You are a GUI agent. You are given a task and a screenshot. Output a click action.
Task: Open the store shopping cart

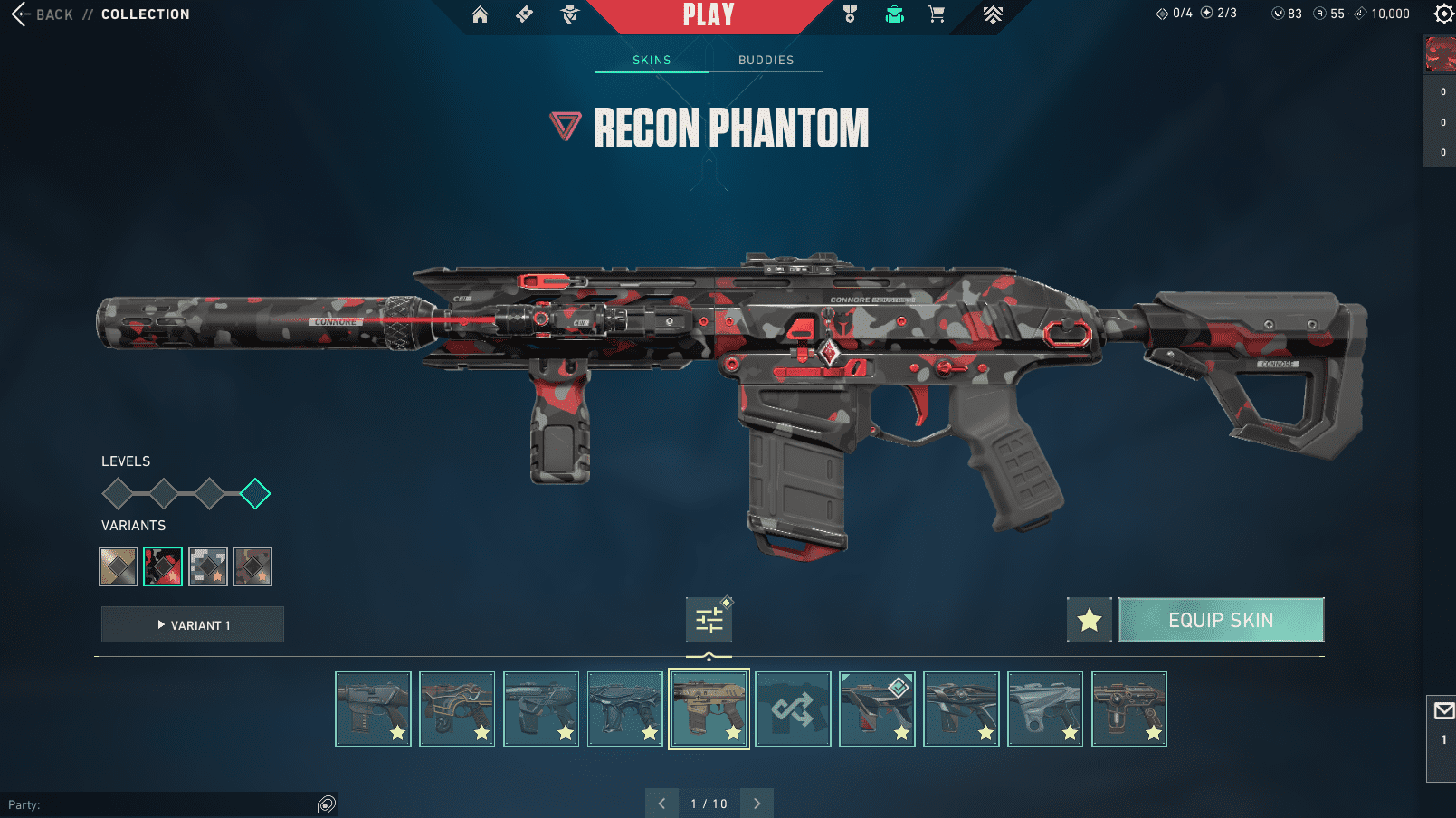(937, 14)
